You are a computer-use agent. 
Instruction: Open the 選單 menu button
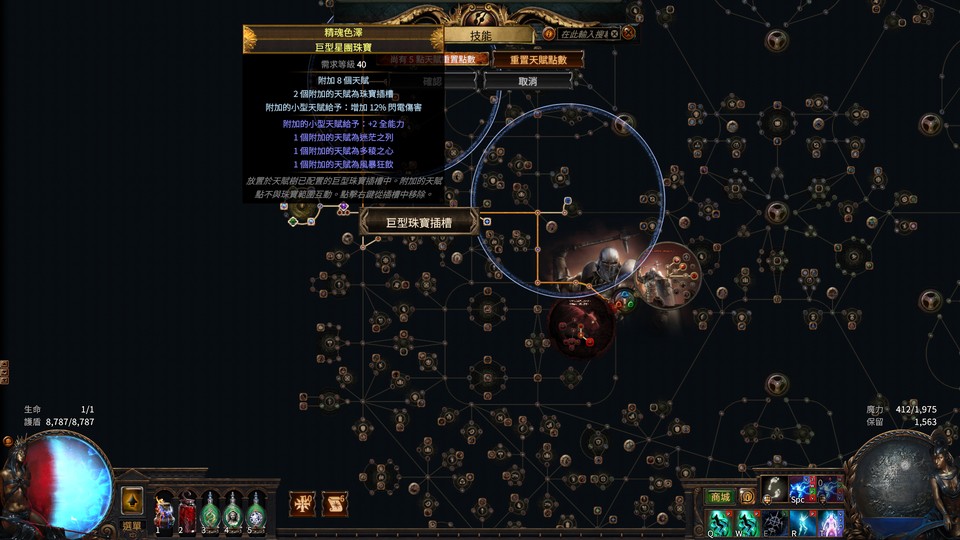(132, 524)
